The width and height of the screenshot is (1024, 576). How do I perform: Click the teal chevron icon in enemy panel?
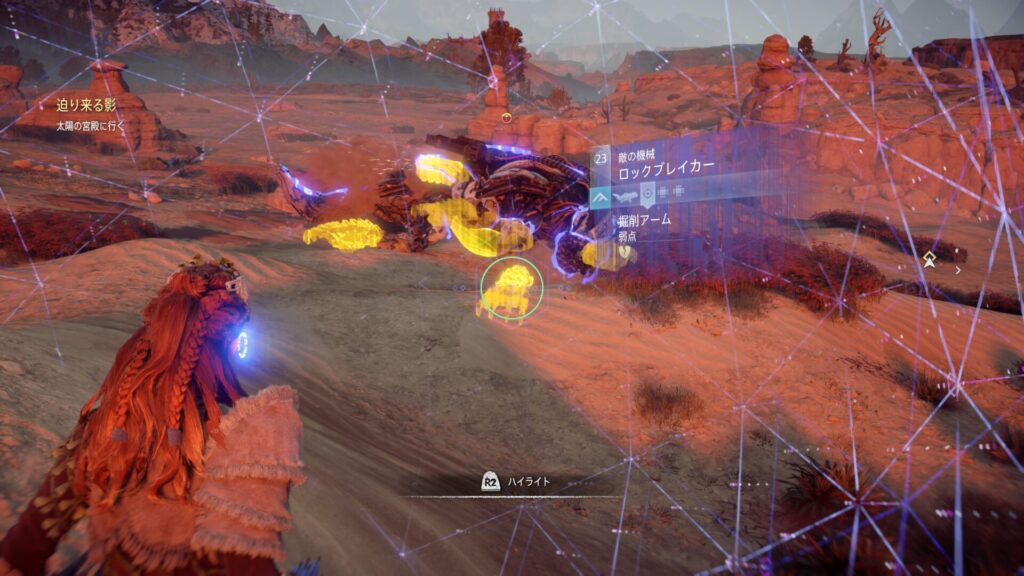602,199
